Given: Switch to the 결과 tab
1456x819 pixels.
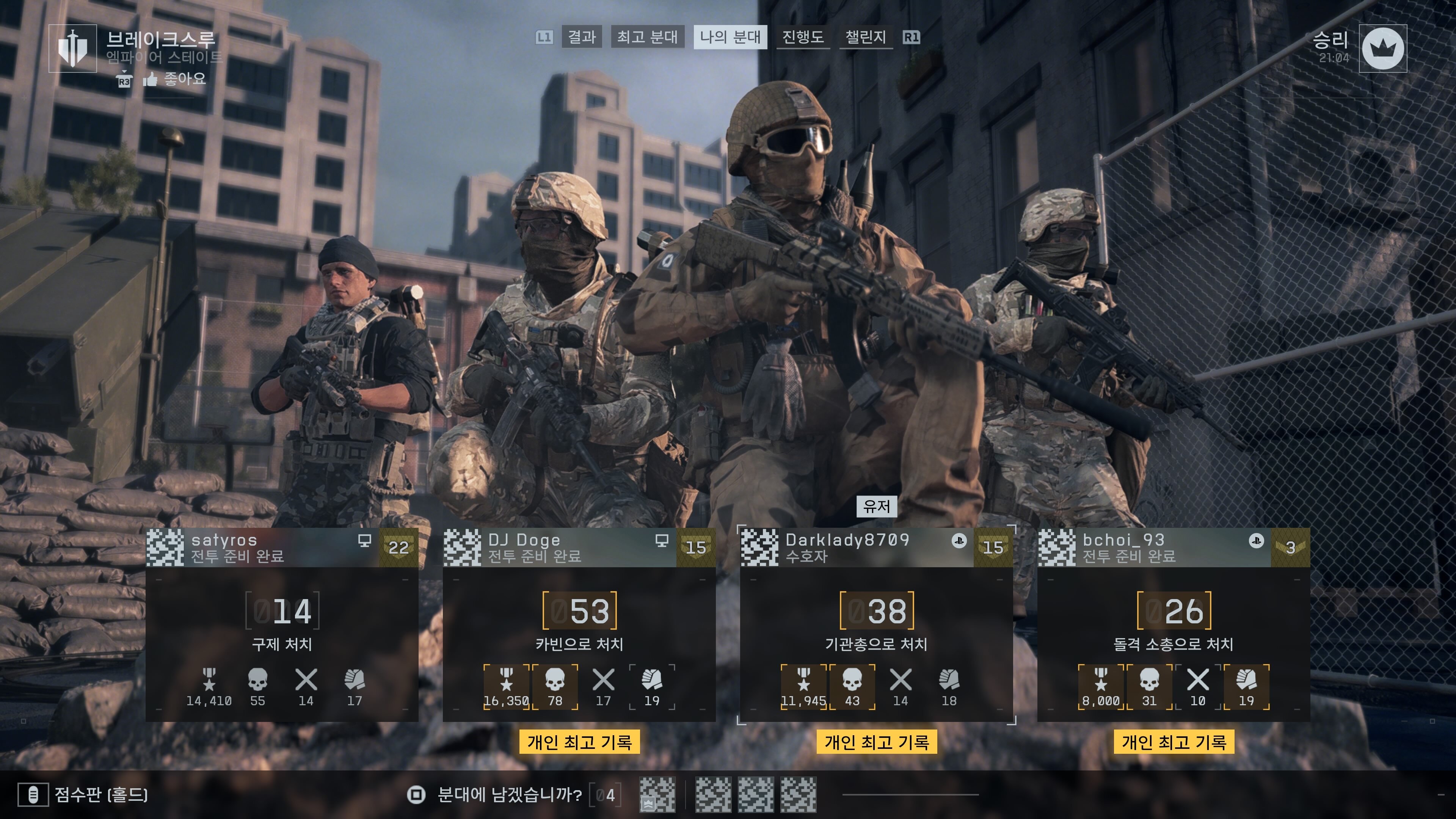Looking at the screenshot, I should (582, 37).
